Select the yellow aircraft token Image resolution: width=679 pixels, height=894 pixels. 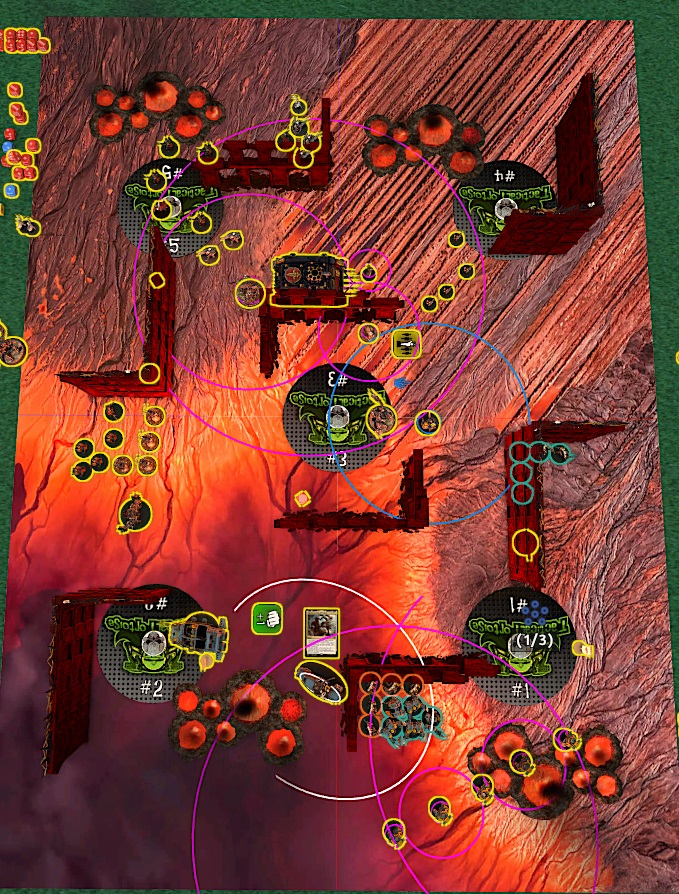(406, 344)
